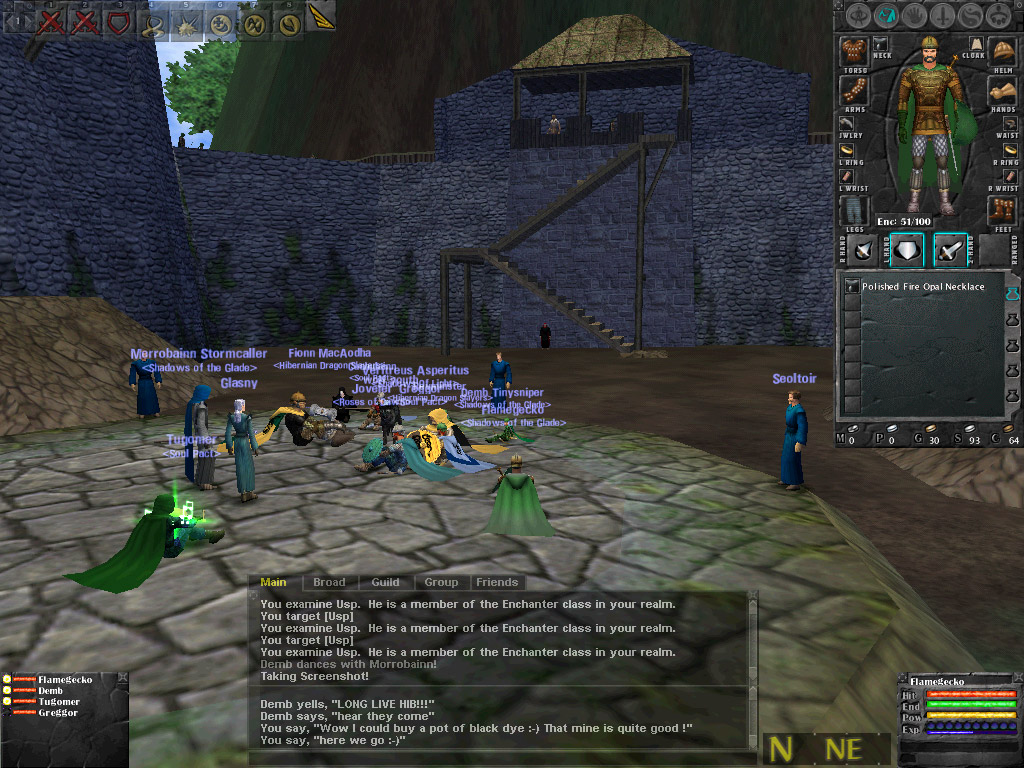Select the Arms armor slot
This screenshot has width=1024, height=768.
[853, 91]
